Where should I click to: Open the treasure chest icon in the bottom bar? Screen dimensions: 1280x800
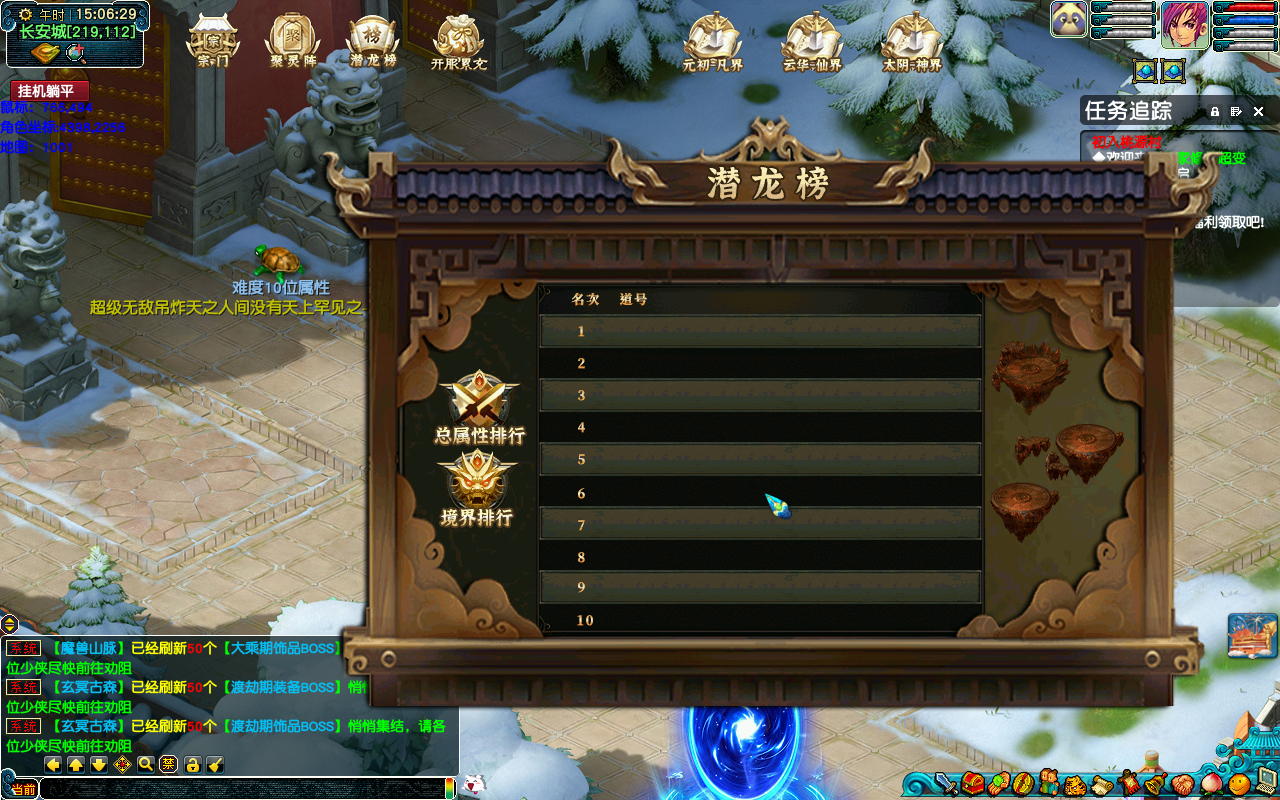971,783
